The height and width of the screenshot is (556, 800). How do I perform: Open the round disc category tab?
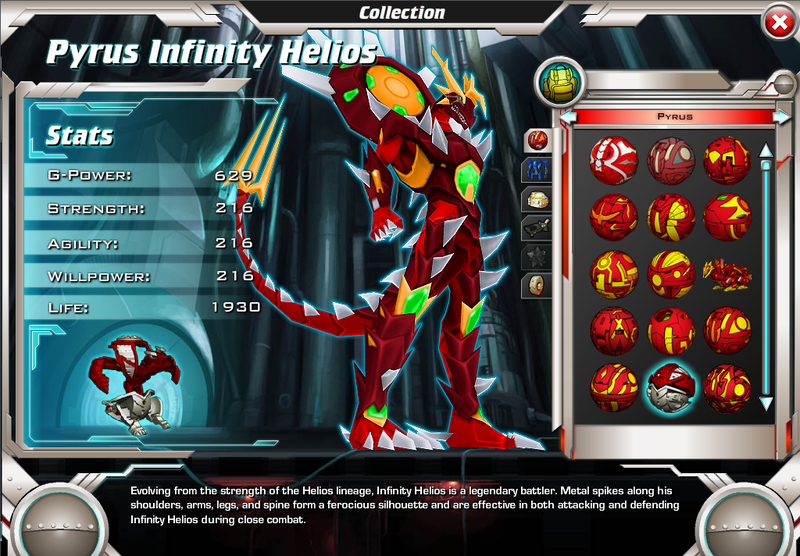coord(537,285)
